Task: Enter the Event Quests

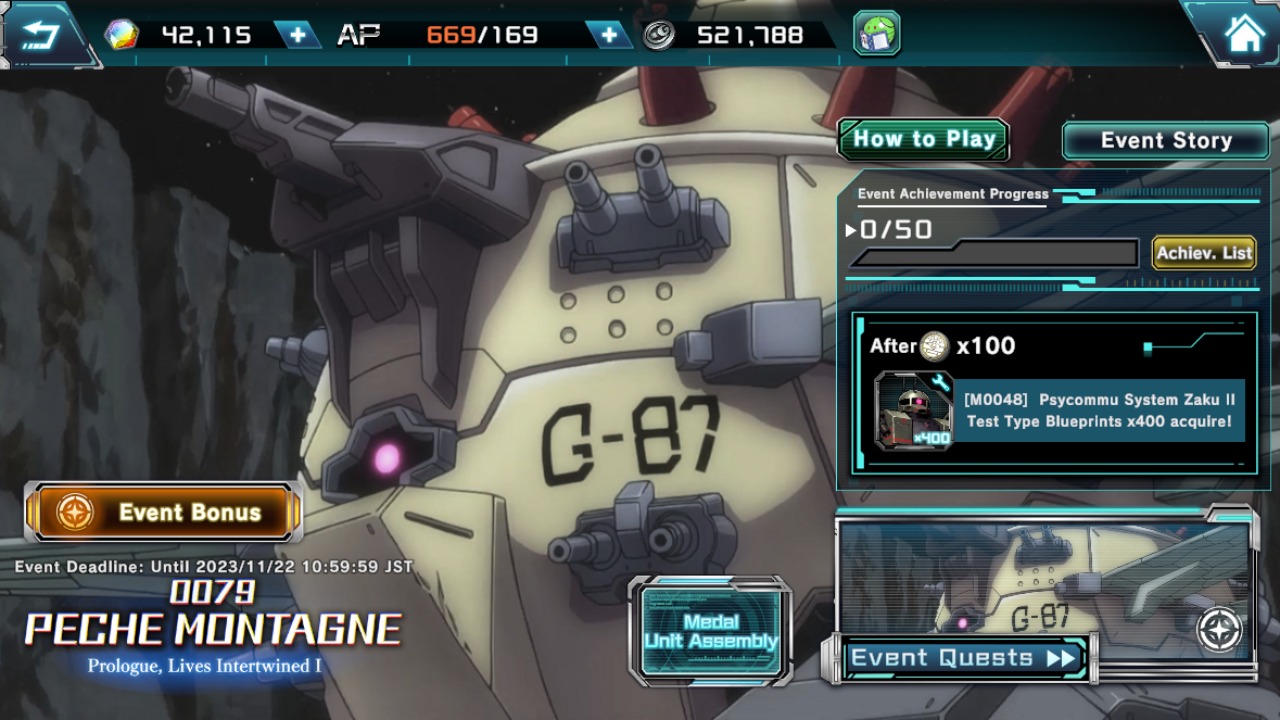Action: pos(962,658)
